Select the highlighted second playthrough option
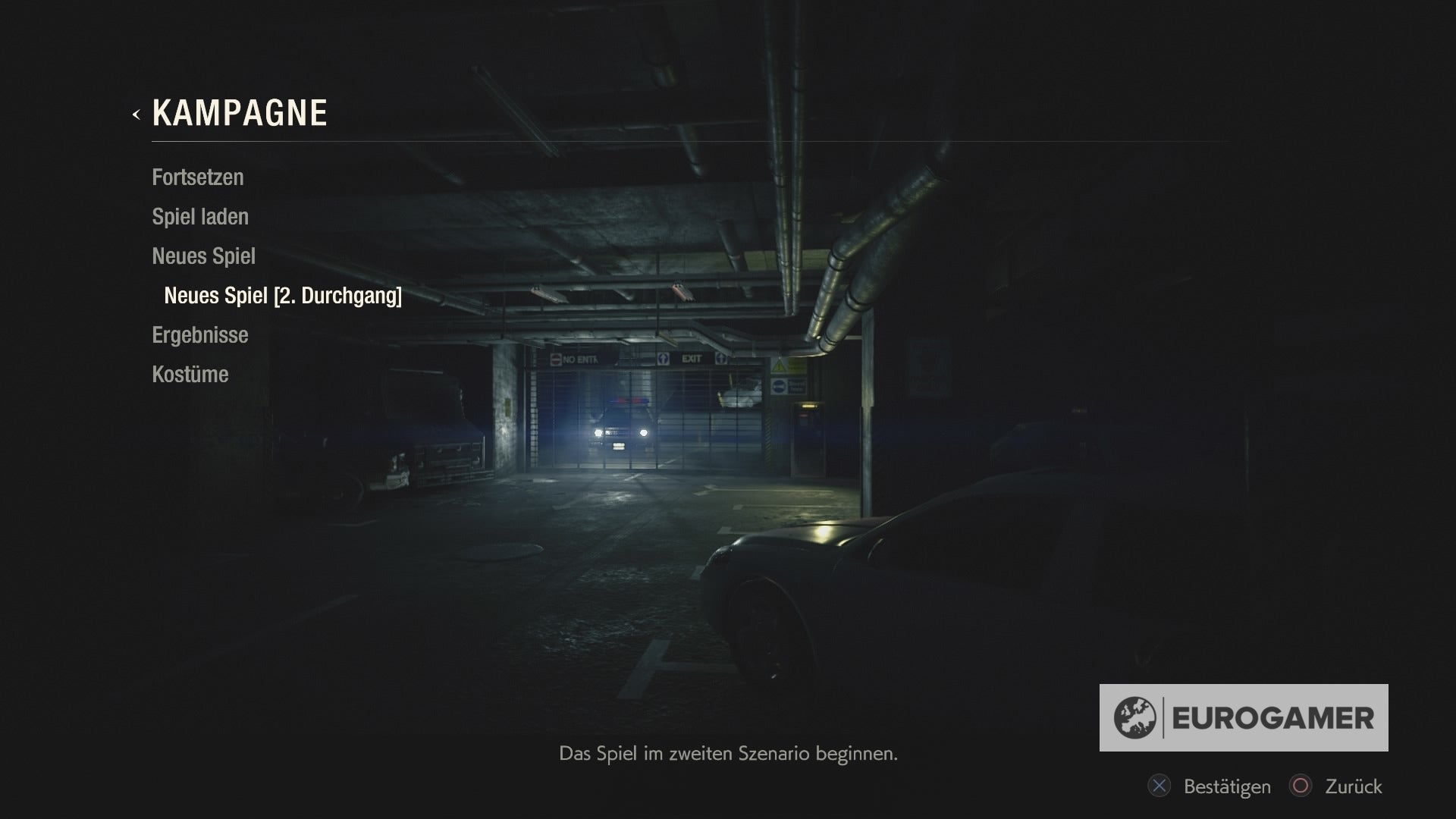 coord(283,297)
